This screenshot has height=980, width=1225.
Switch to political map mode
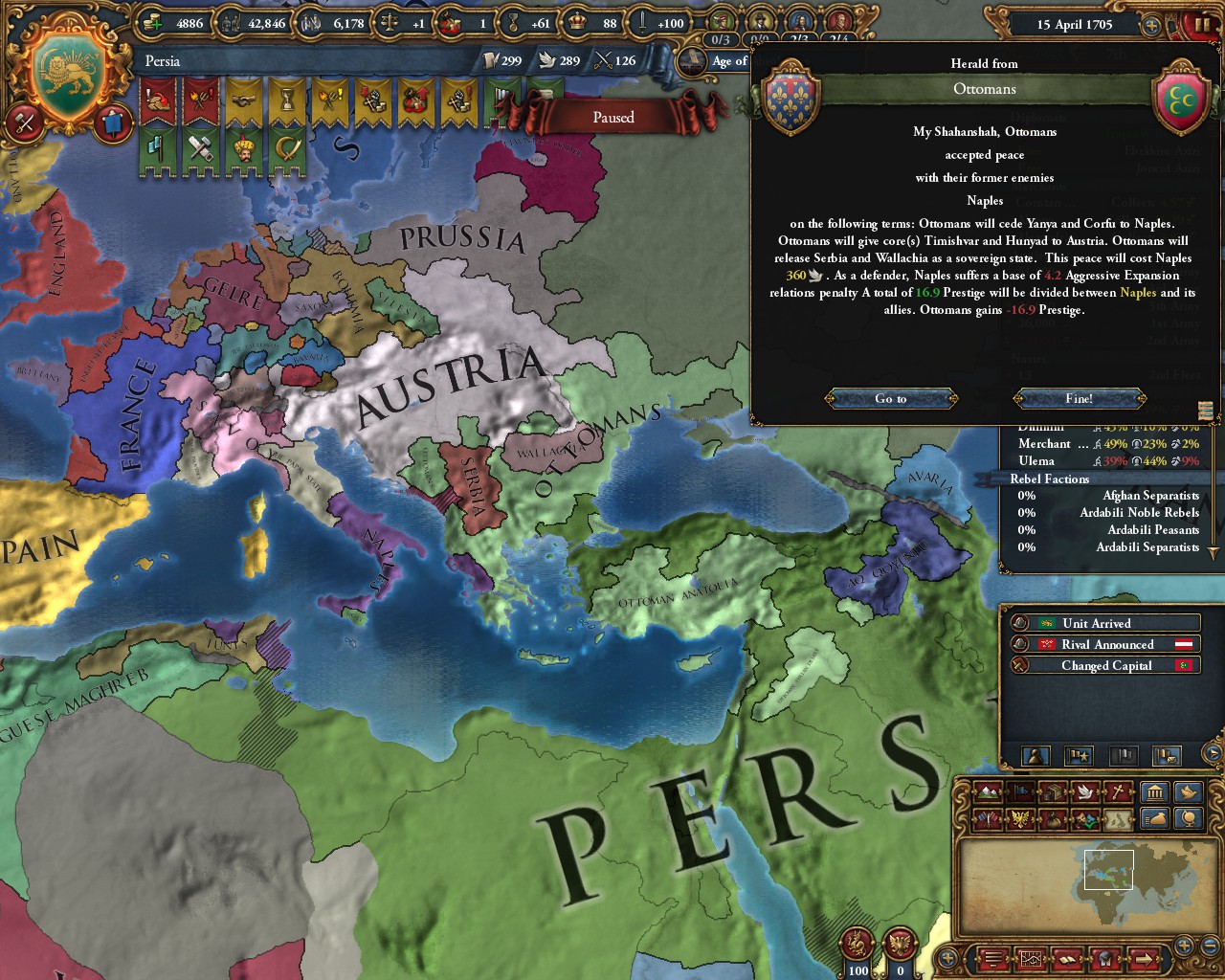[1020, 792]
